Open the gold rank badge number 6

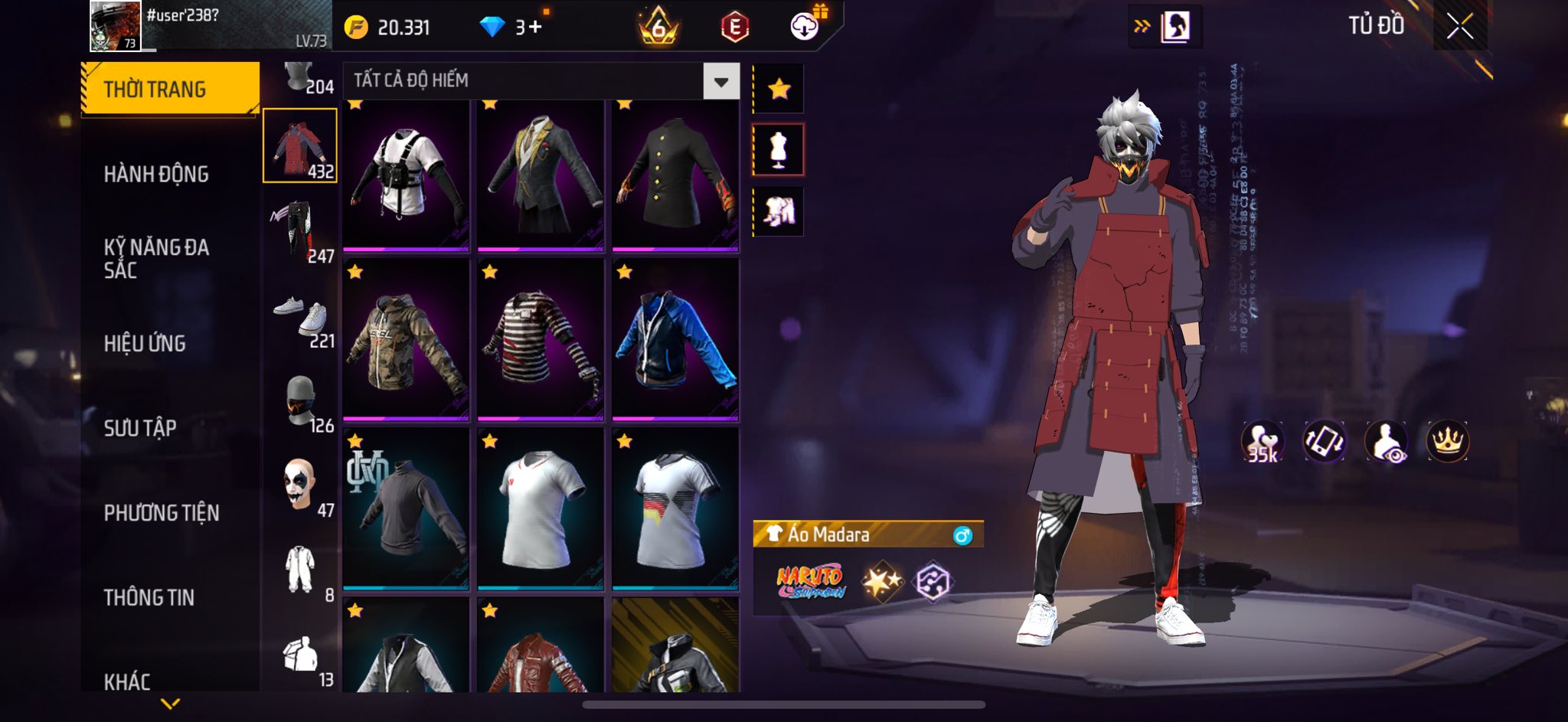[x=658, y=28]
